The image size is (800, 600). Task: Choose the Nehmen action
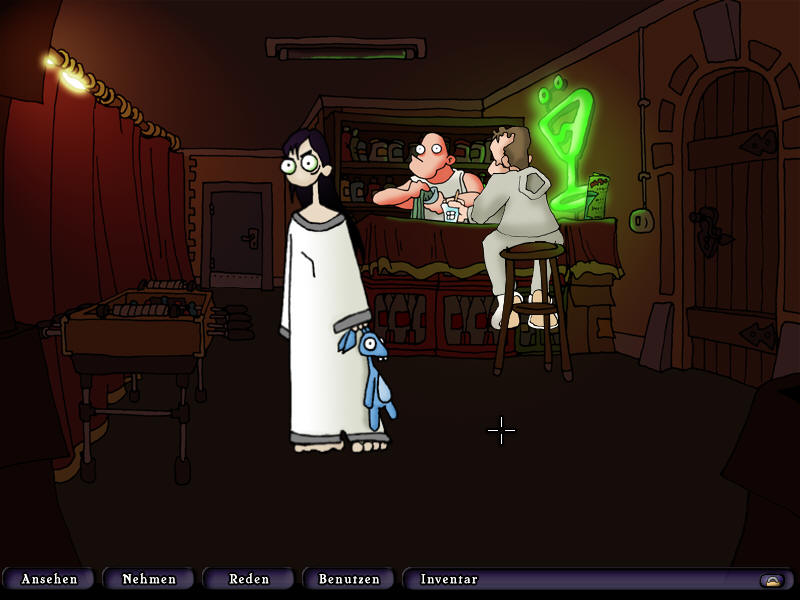click(149, 579)
